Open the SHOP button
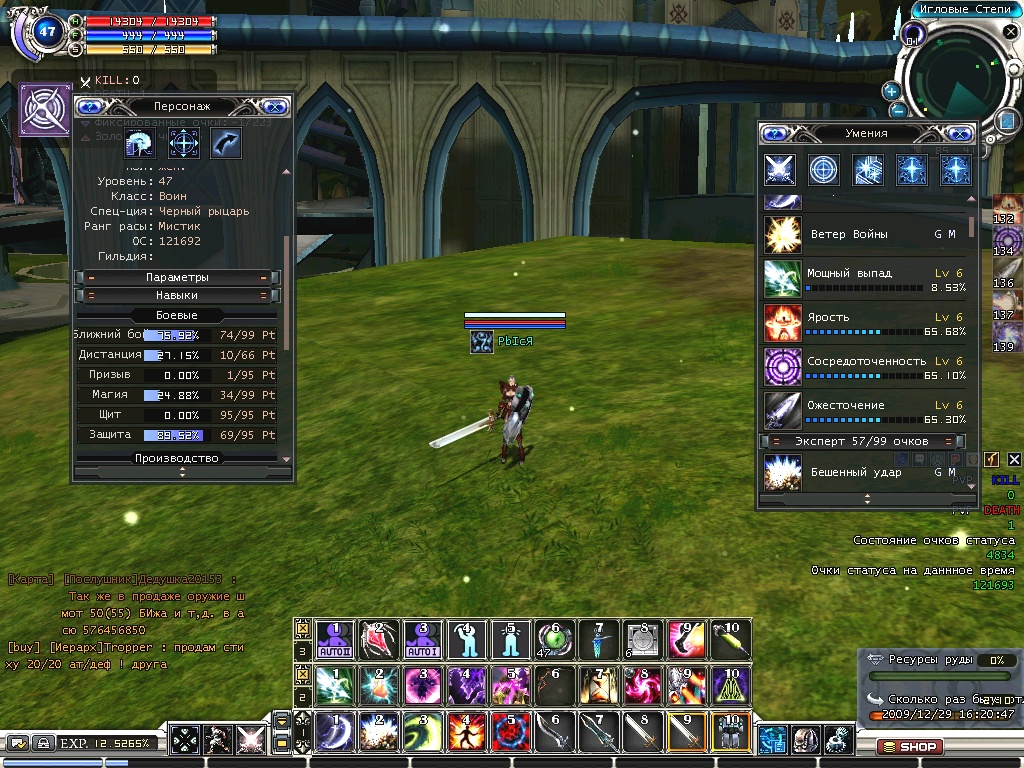 (x=909, y=747)
